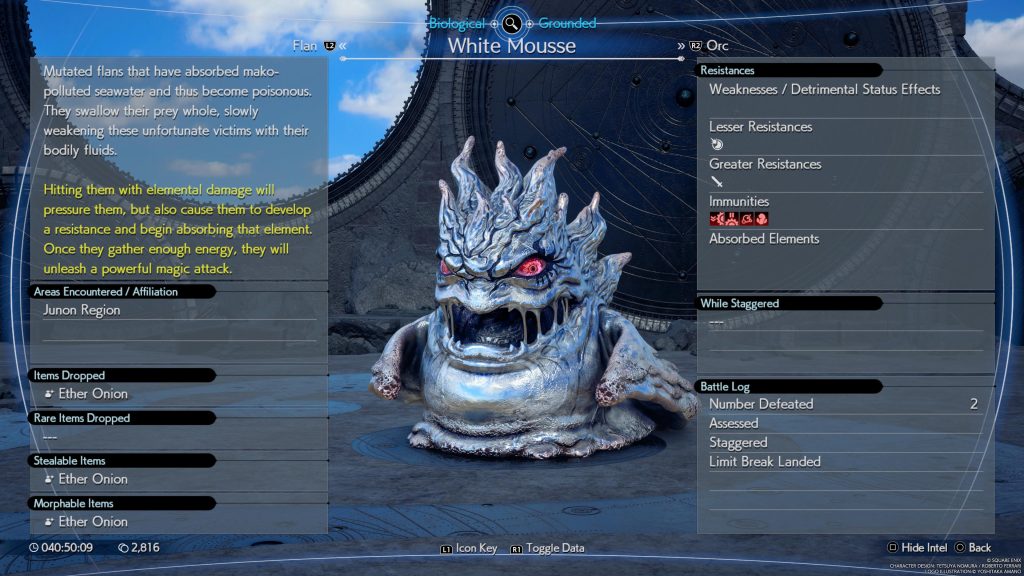Click the sword icon under Greater Resistances
The width and height of the screenshot is (1024, 576).
(x=717, y=181)
